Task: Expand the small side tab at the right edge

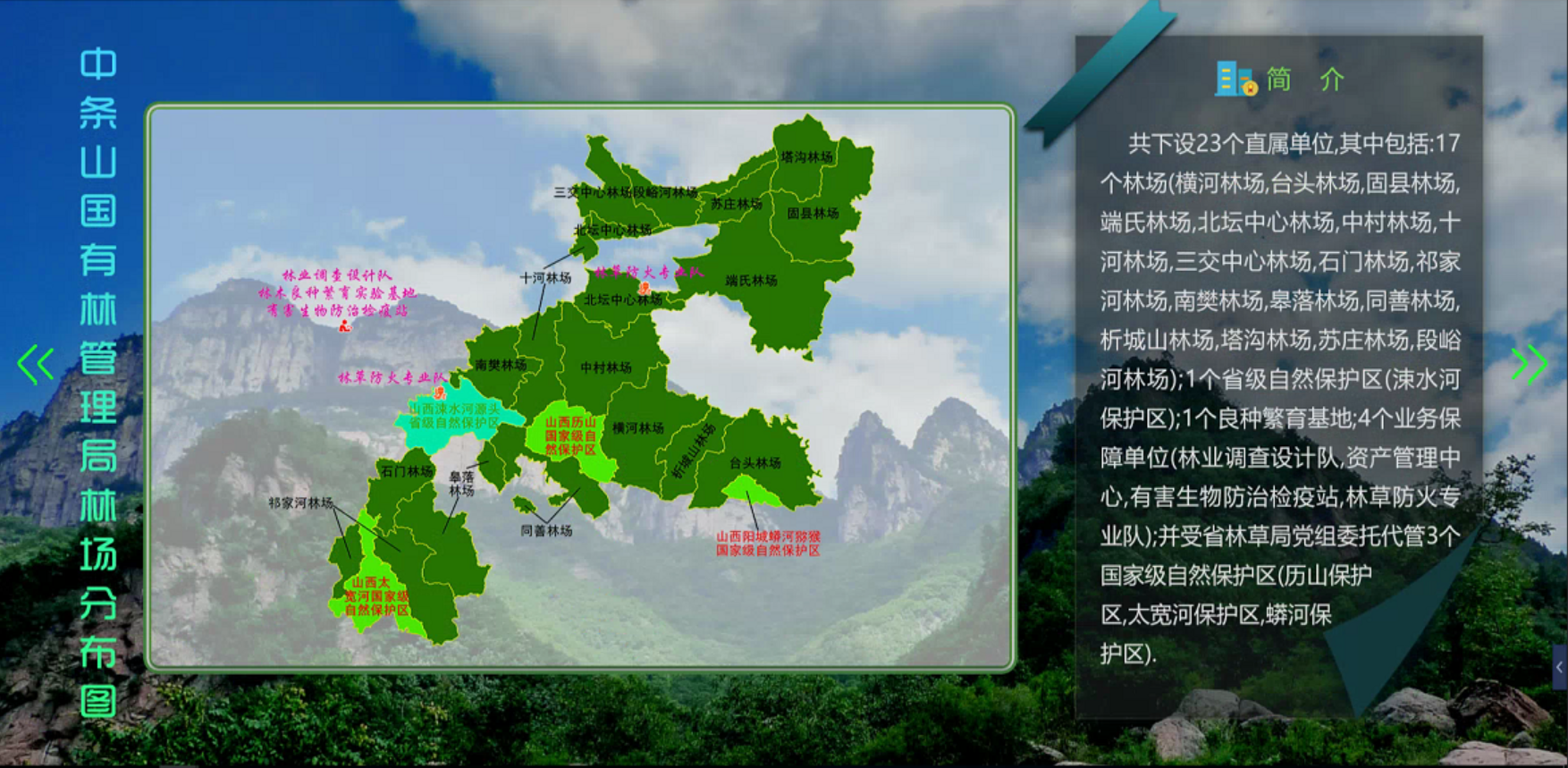Action: coord(1560,667)
